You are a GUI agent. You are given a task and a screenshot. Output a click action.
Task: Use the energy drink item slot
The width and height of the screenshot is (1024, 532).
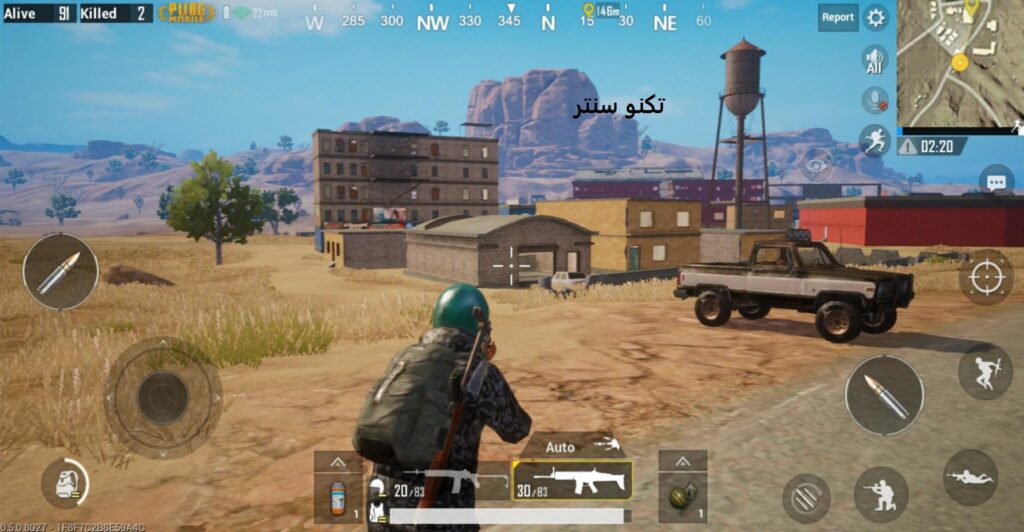coord(338,497)
